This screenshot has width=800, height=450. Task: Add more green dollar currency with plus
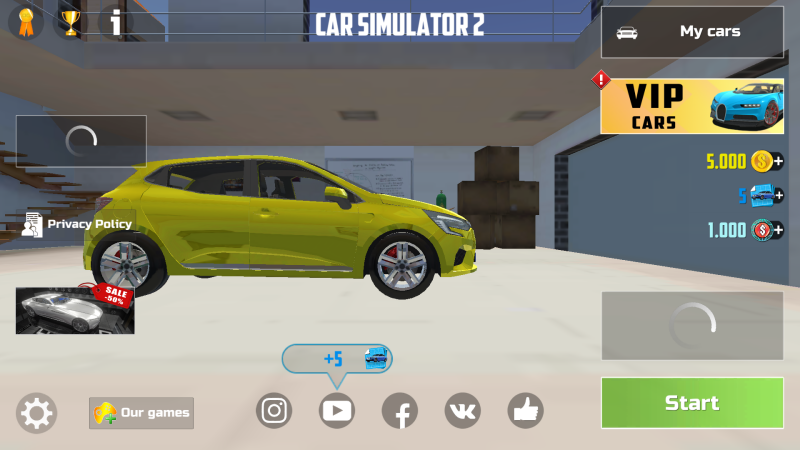click(778, 230)
